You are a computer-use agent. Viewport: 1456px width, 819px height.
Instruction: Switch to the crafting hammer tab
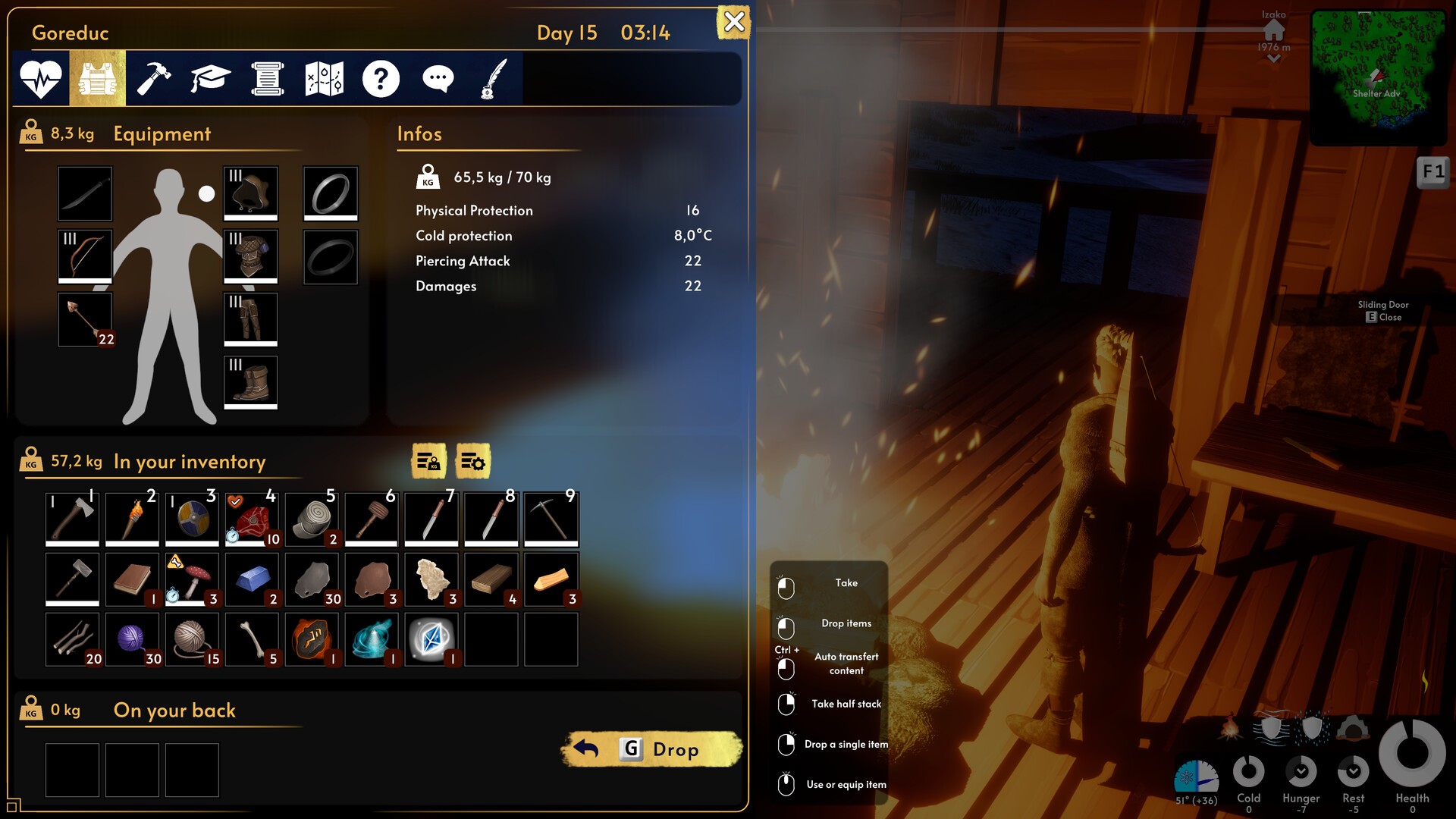[x=154, y=78]
